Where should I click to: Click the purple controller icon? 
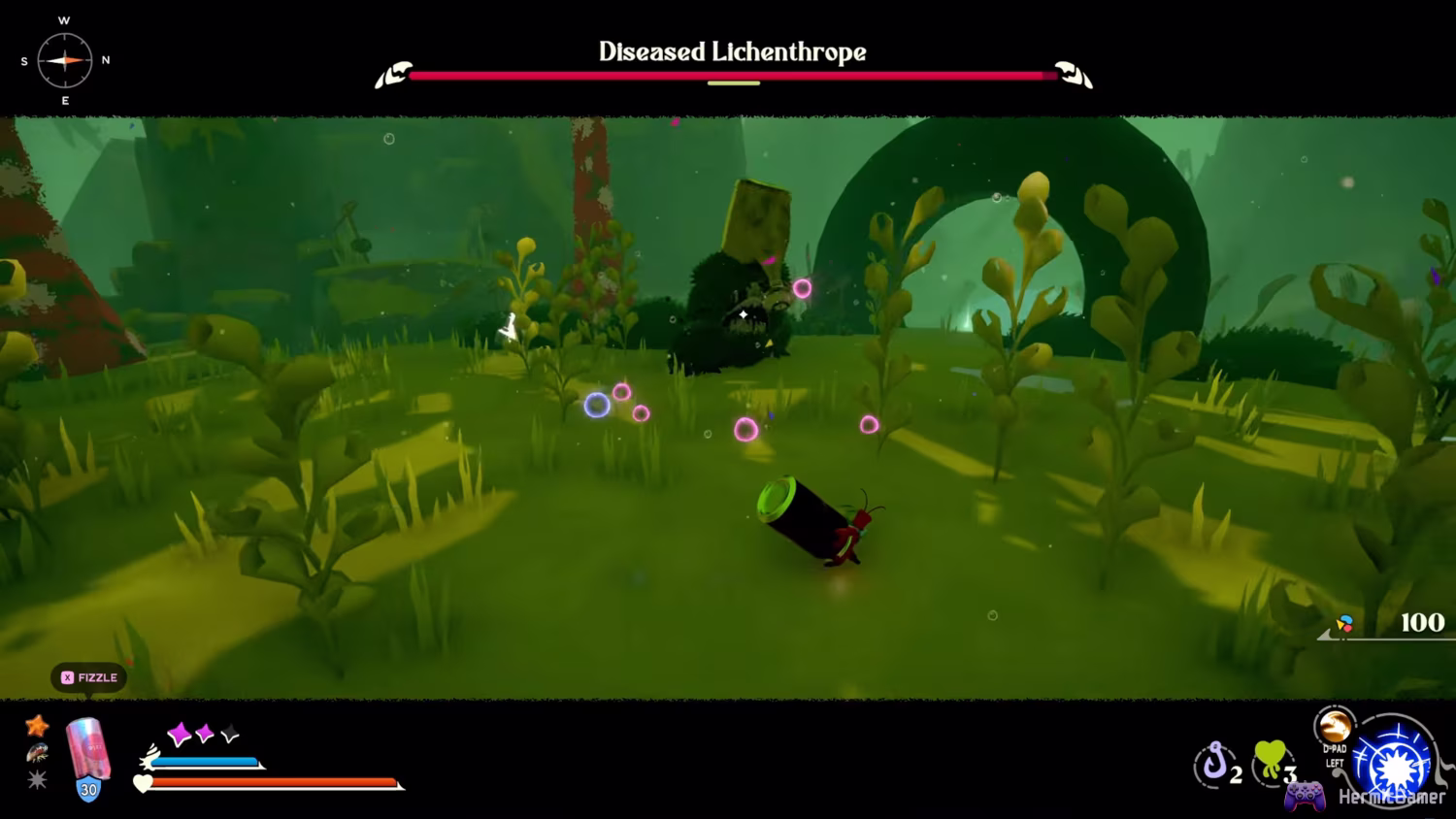point(1305,795)
